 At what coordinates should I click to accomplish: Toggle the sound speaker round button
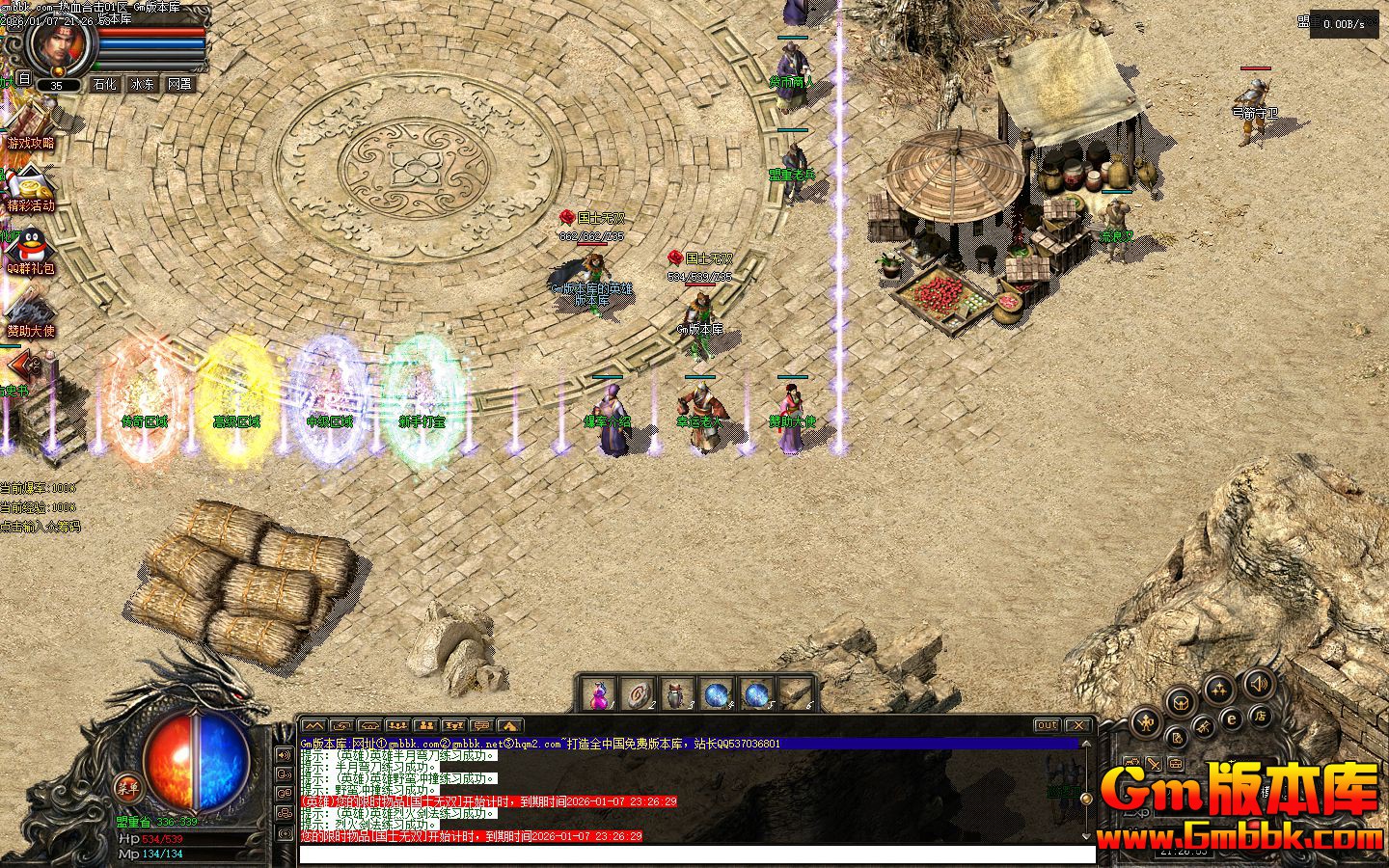click(1257, 686)
